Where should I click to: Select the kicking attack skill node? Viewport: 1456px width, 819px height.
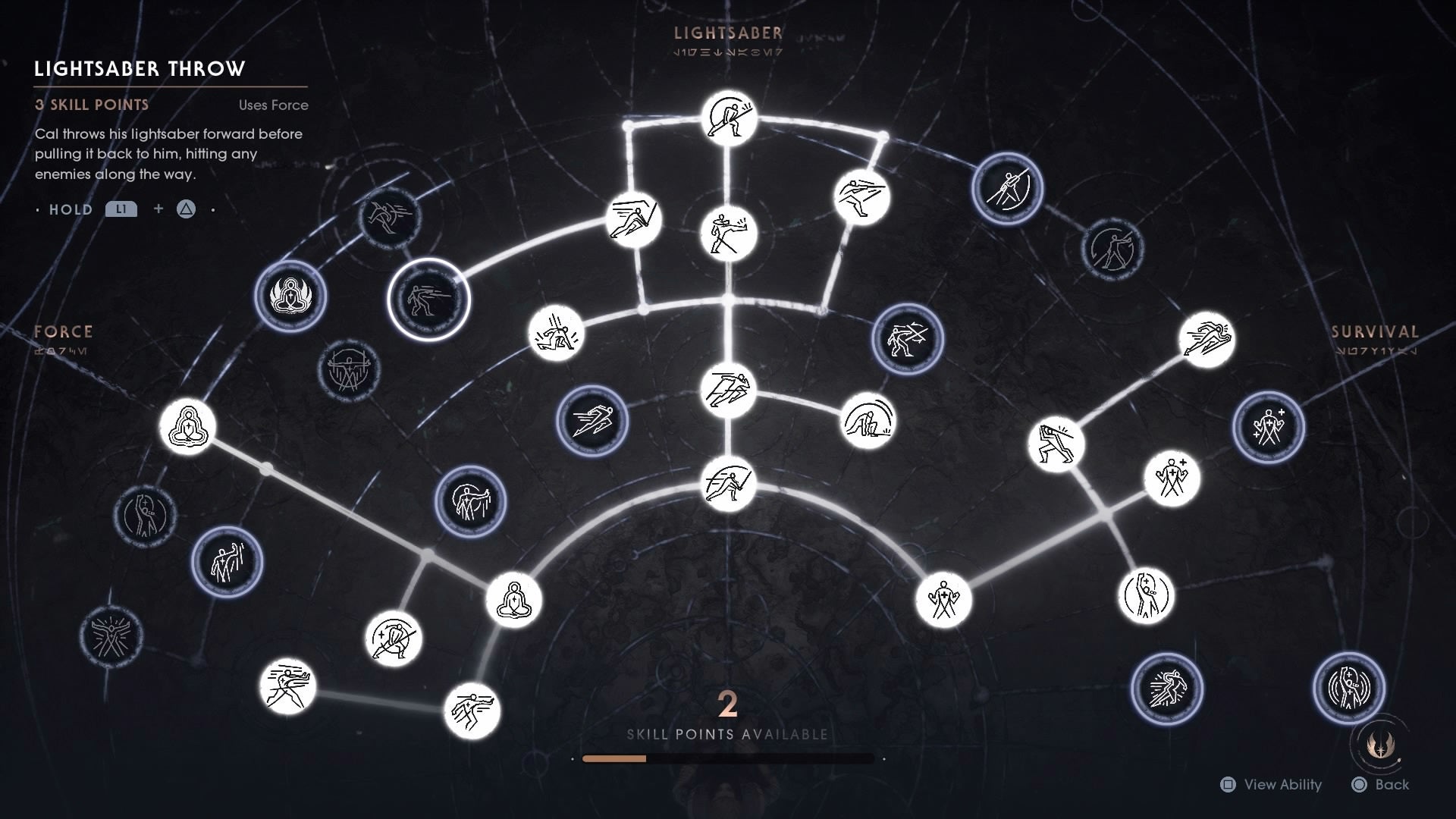point(728,235)
